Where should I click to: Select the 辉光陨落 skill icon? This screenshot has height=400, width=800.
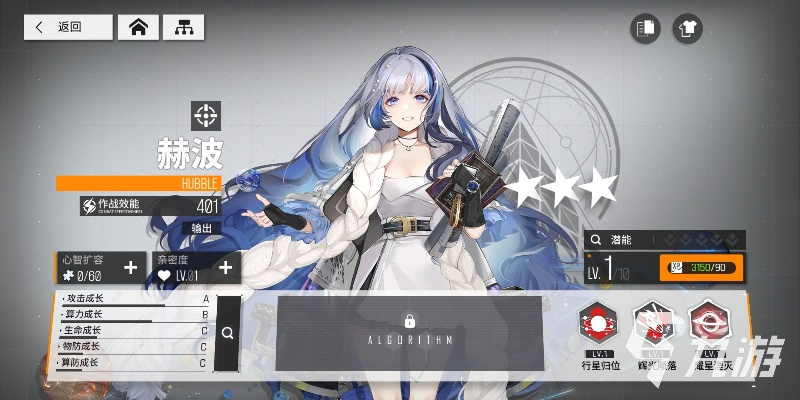652,323
